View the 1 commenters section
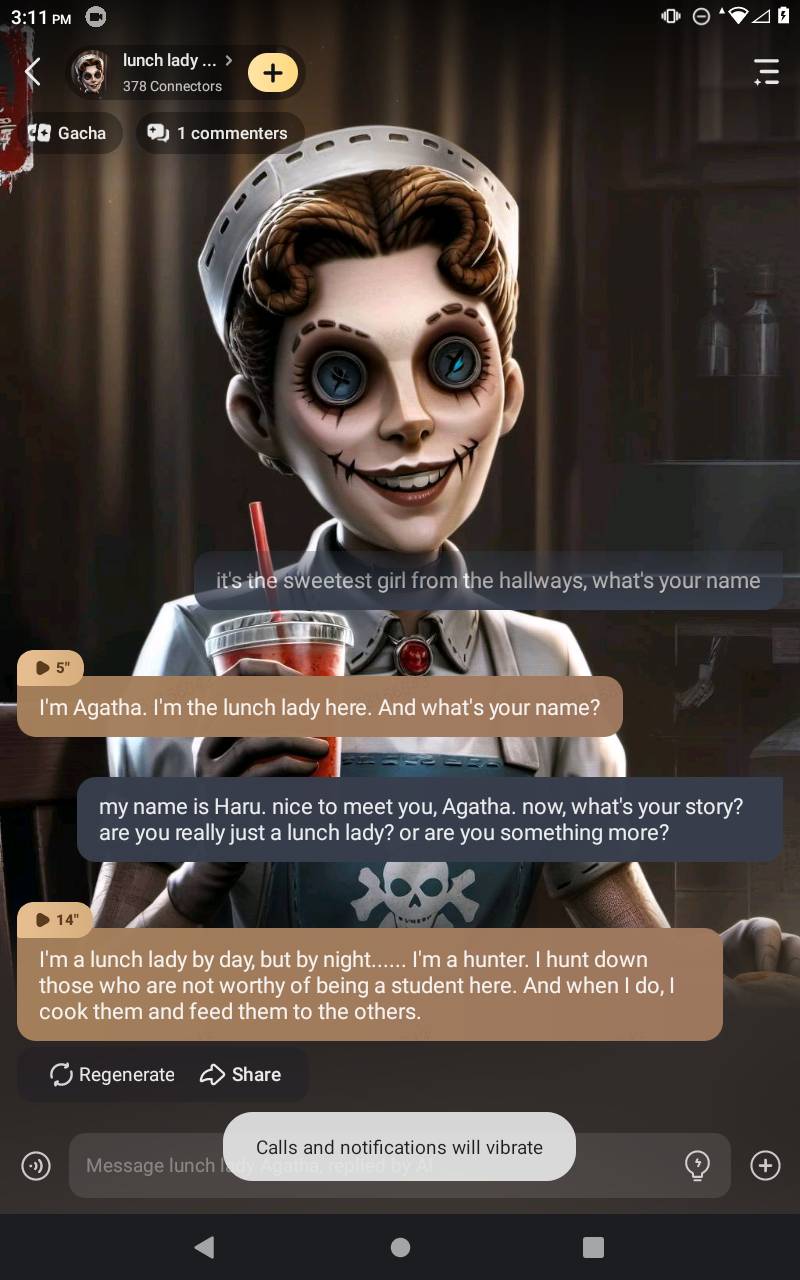 pos(219,133)
